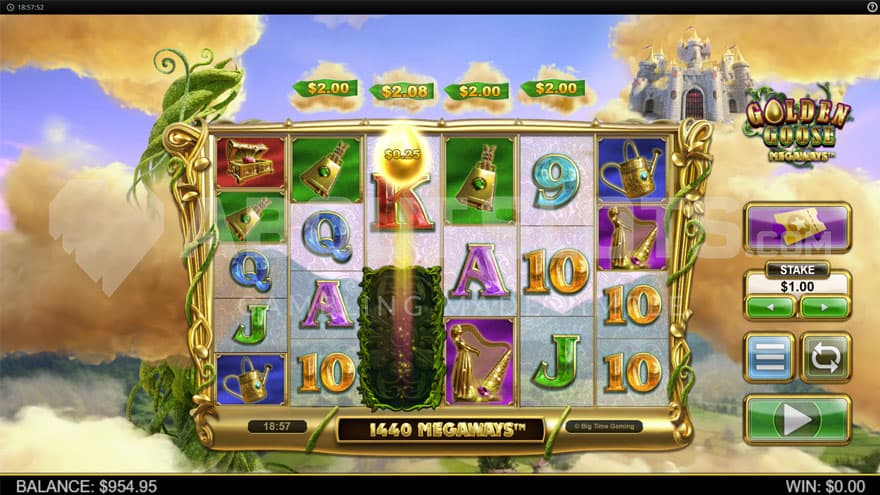Open the blue game menu

click(769, 358)
